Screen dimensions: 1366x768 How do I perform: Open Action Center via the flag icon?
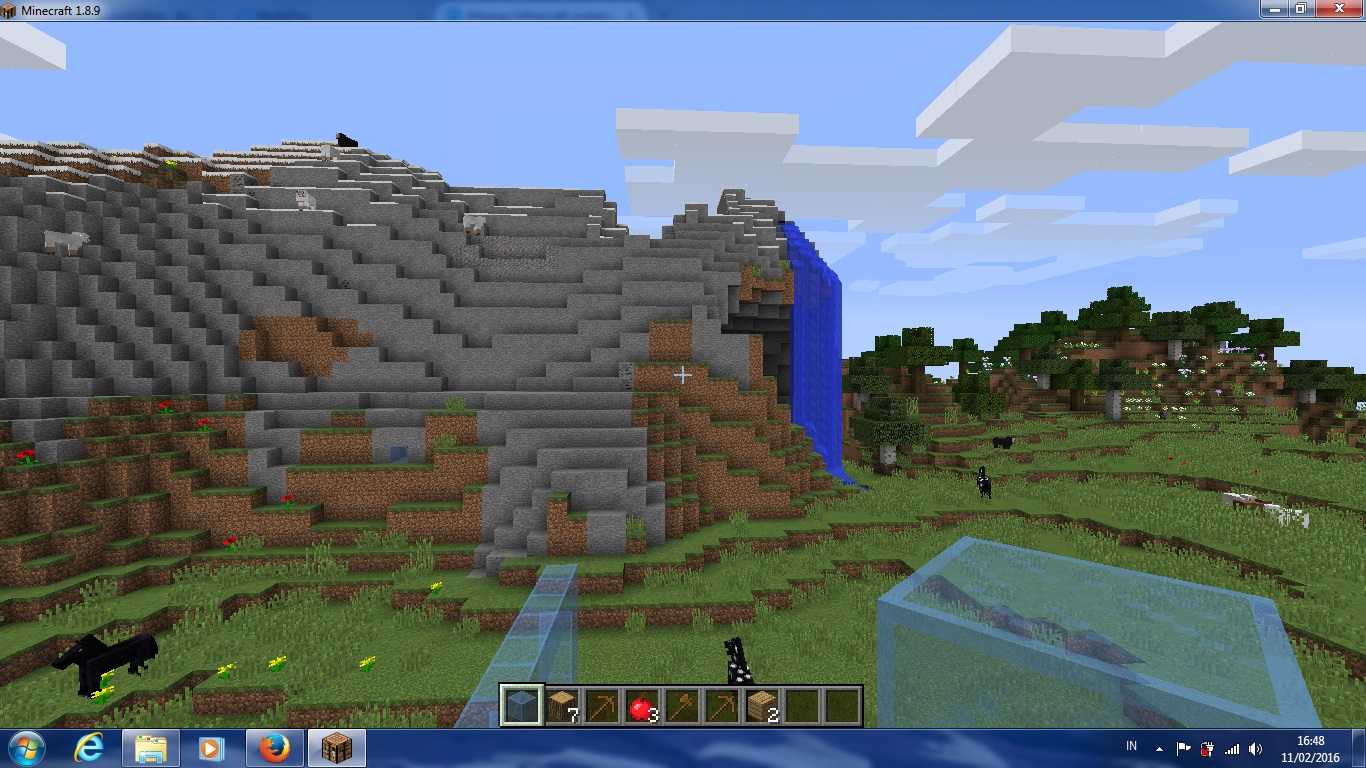(1186, 747)
